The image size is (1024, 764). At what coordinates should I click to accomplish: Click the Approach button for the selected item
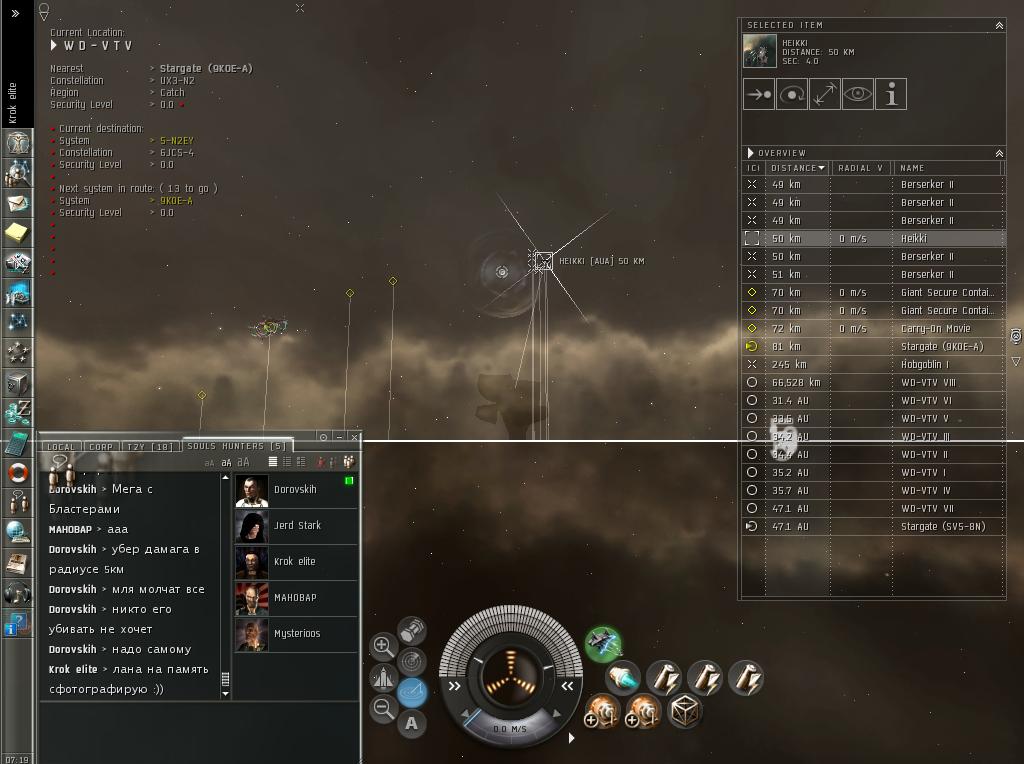[759, 94]
